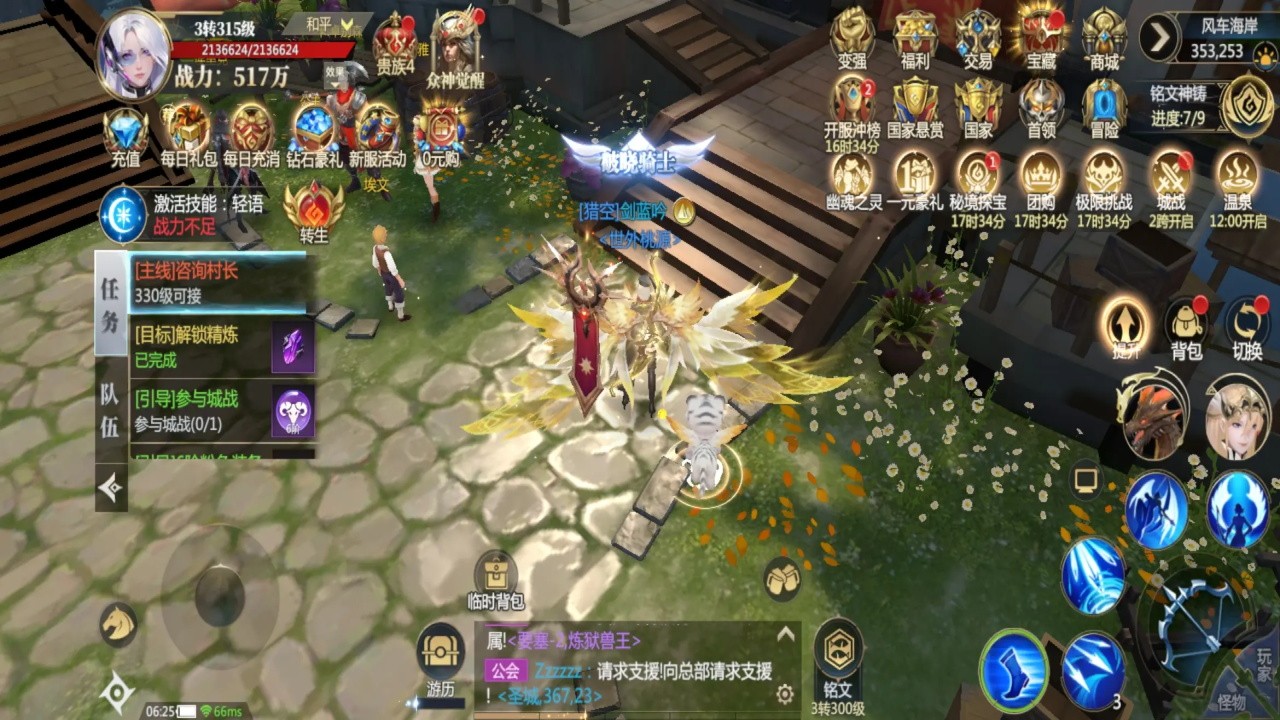Image resolution: width=1280 pixels, height=720 pixels.
Task: Switch to the 队伍 team tab
Action: [x=111, y=412]
